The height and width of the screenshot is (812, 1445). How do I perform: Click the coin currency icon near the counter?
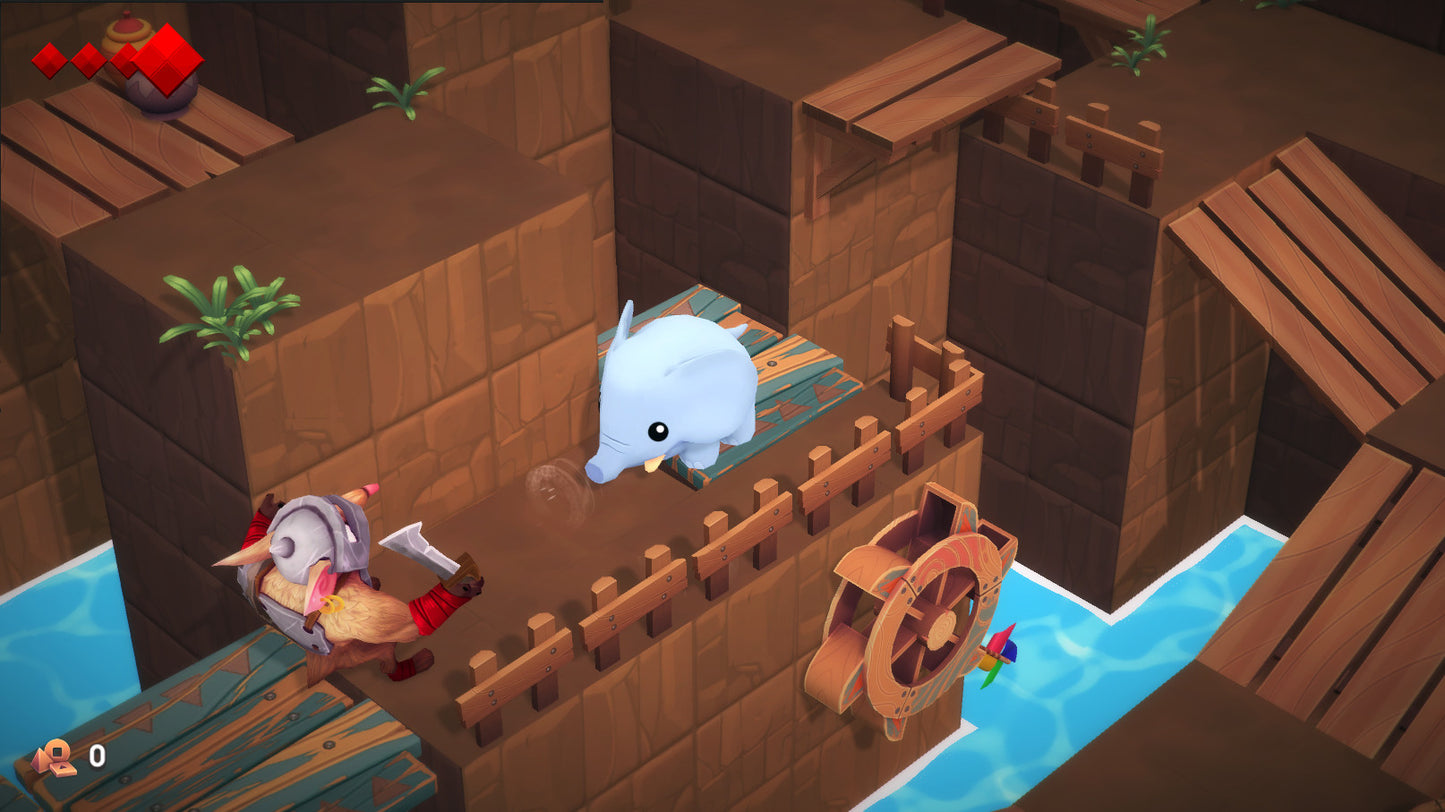(57, 752)
